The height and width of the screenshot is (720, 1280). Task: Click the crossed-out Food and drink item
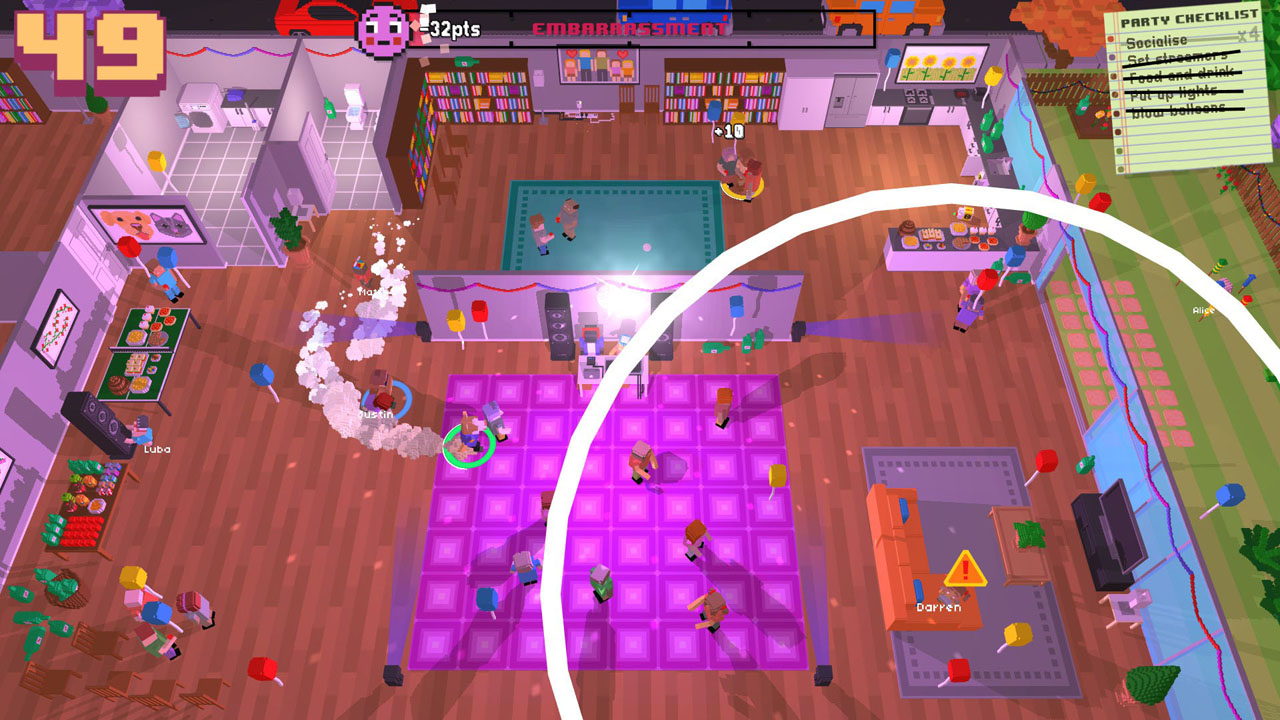point(1180,73)
